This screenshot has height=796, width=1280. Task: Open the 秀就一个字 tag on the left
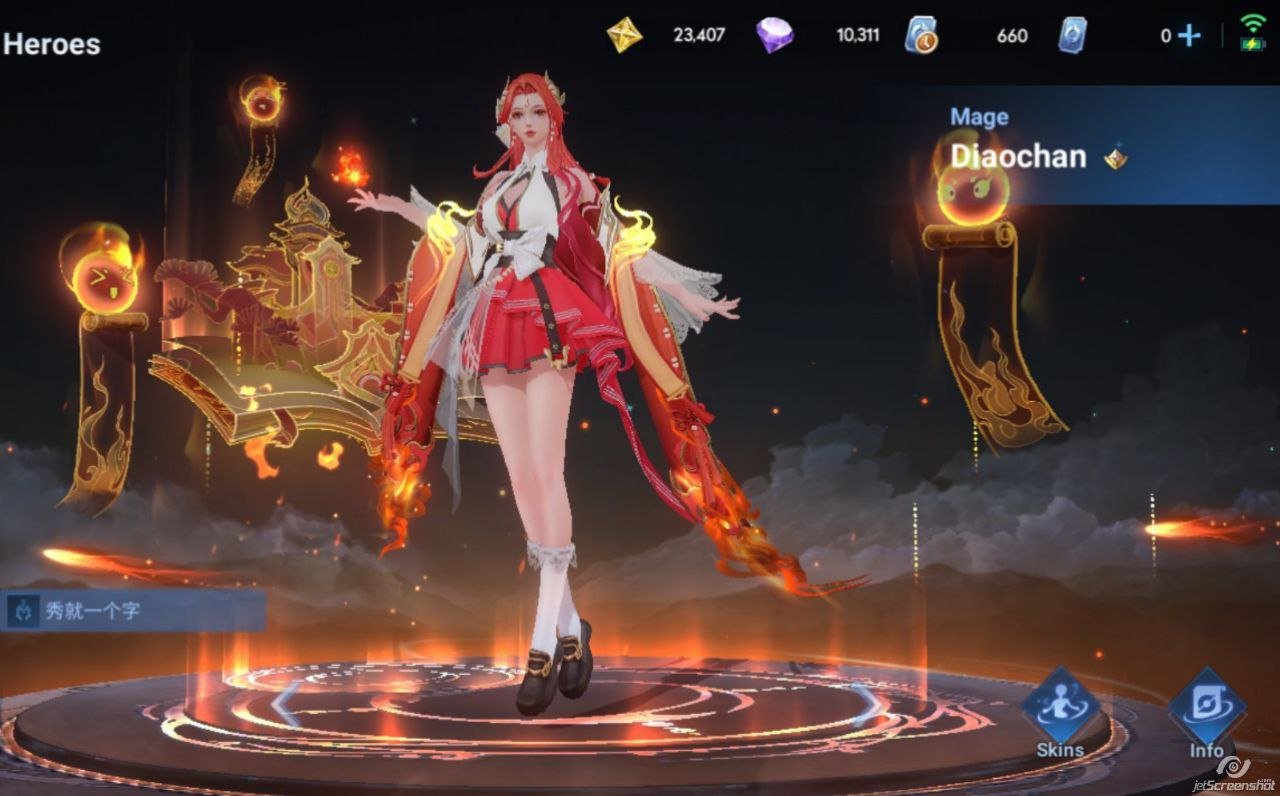pos(132,611)
